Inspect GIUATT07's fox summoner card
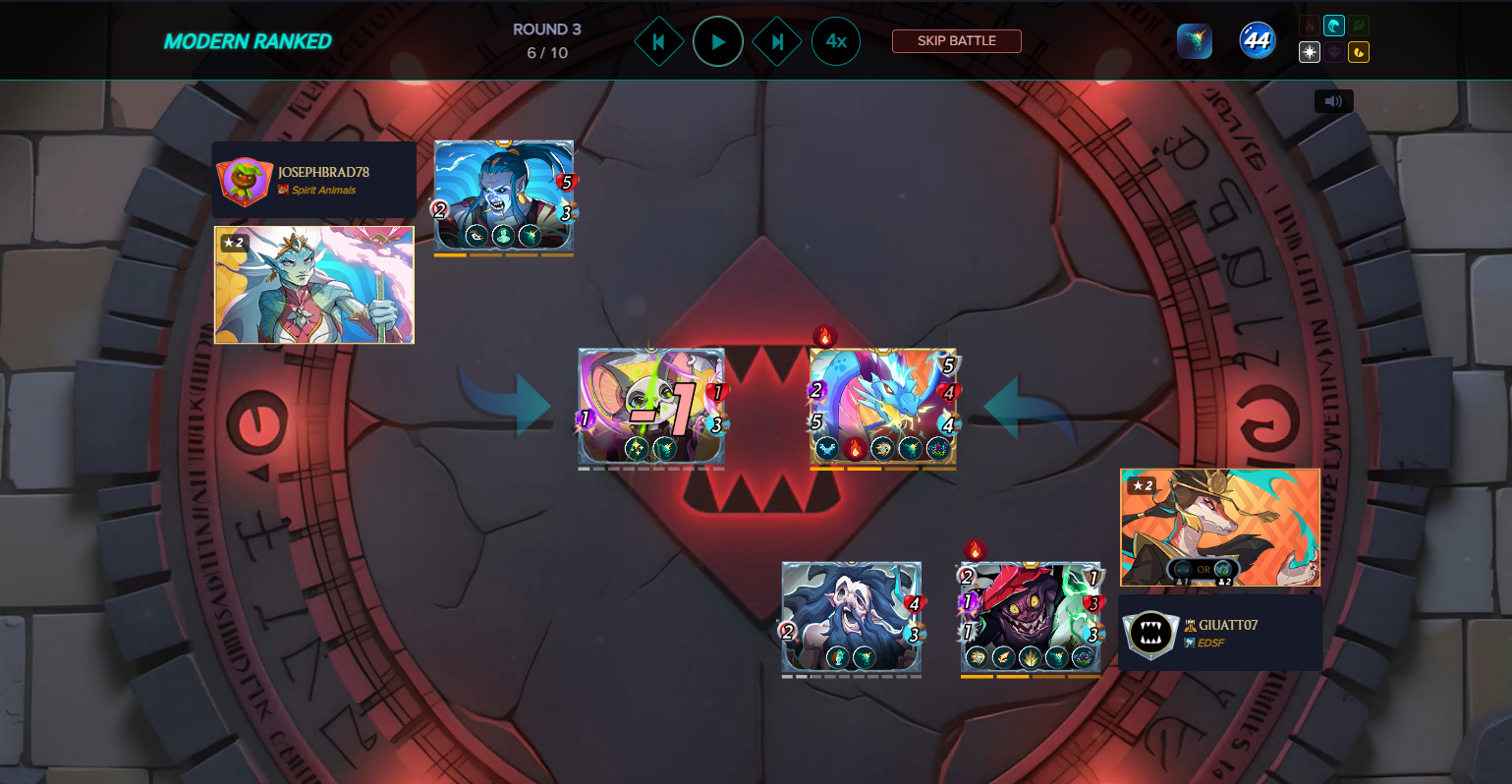This screenshot has height=784, width=1512. pyautogui.click(x=1219, y=527)
